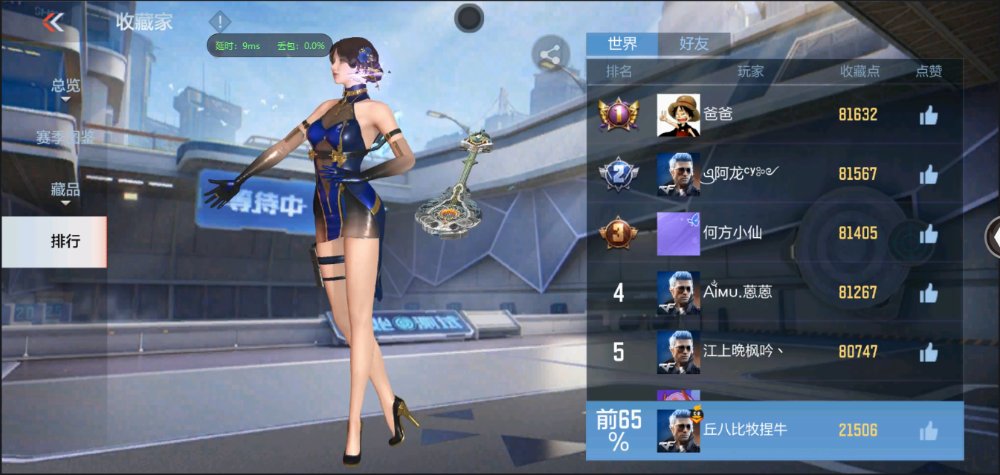Tap the share icon beside the character

tap(549, 54)
